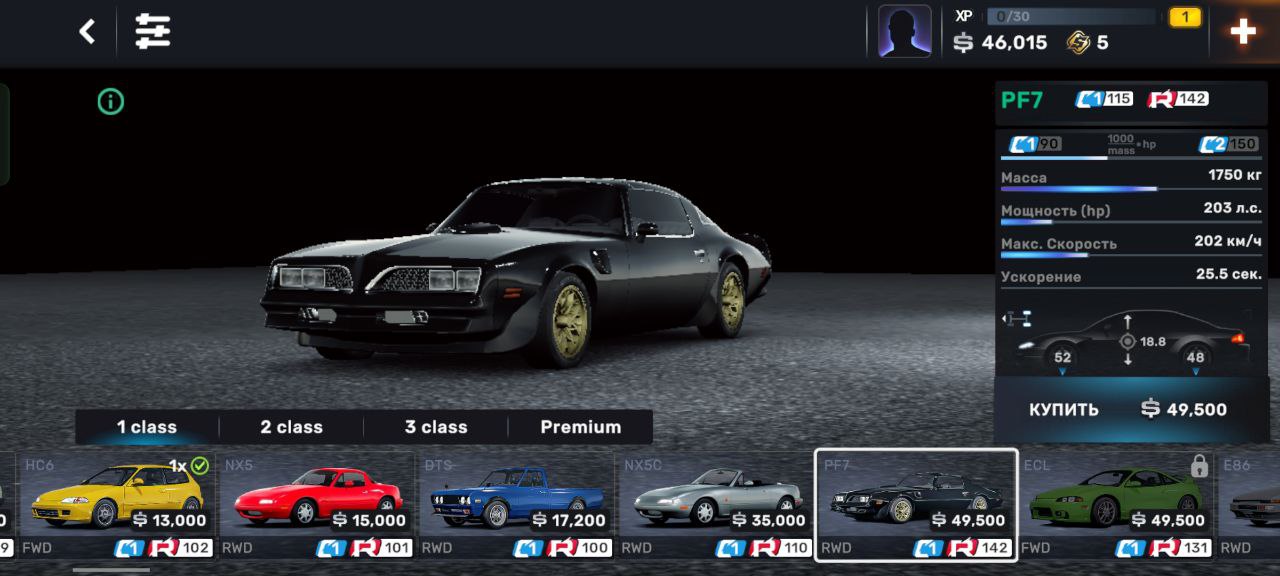The width and height of the screenshot is (1280, 576).
Task: Choose the locked green ECL car
Action: (x=1115, y=505)
